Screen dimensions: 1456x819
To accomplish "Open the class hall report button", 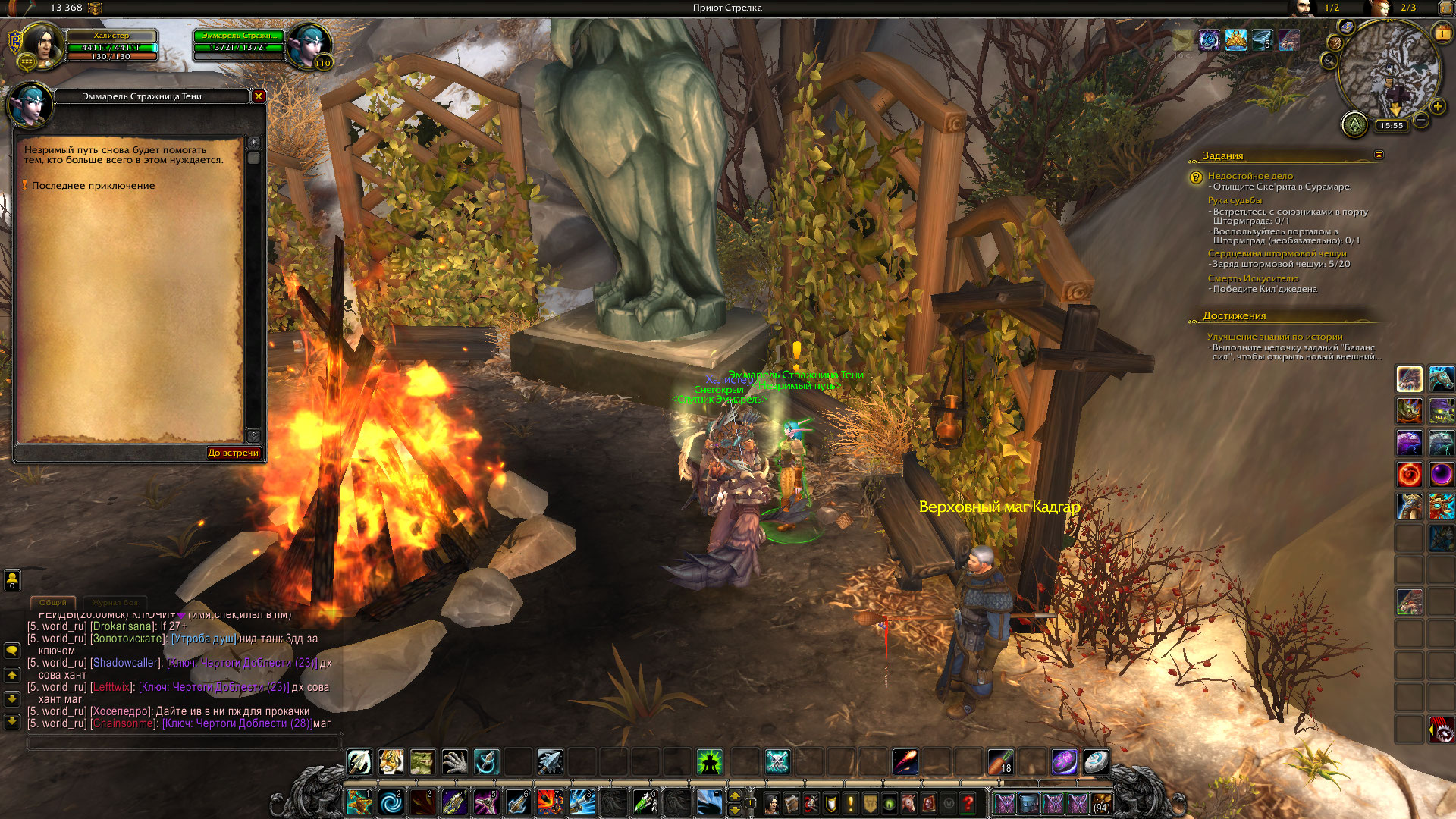I will click(x=1354, y=124).
